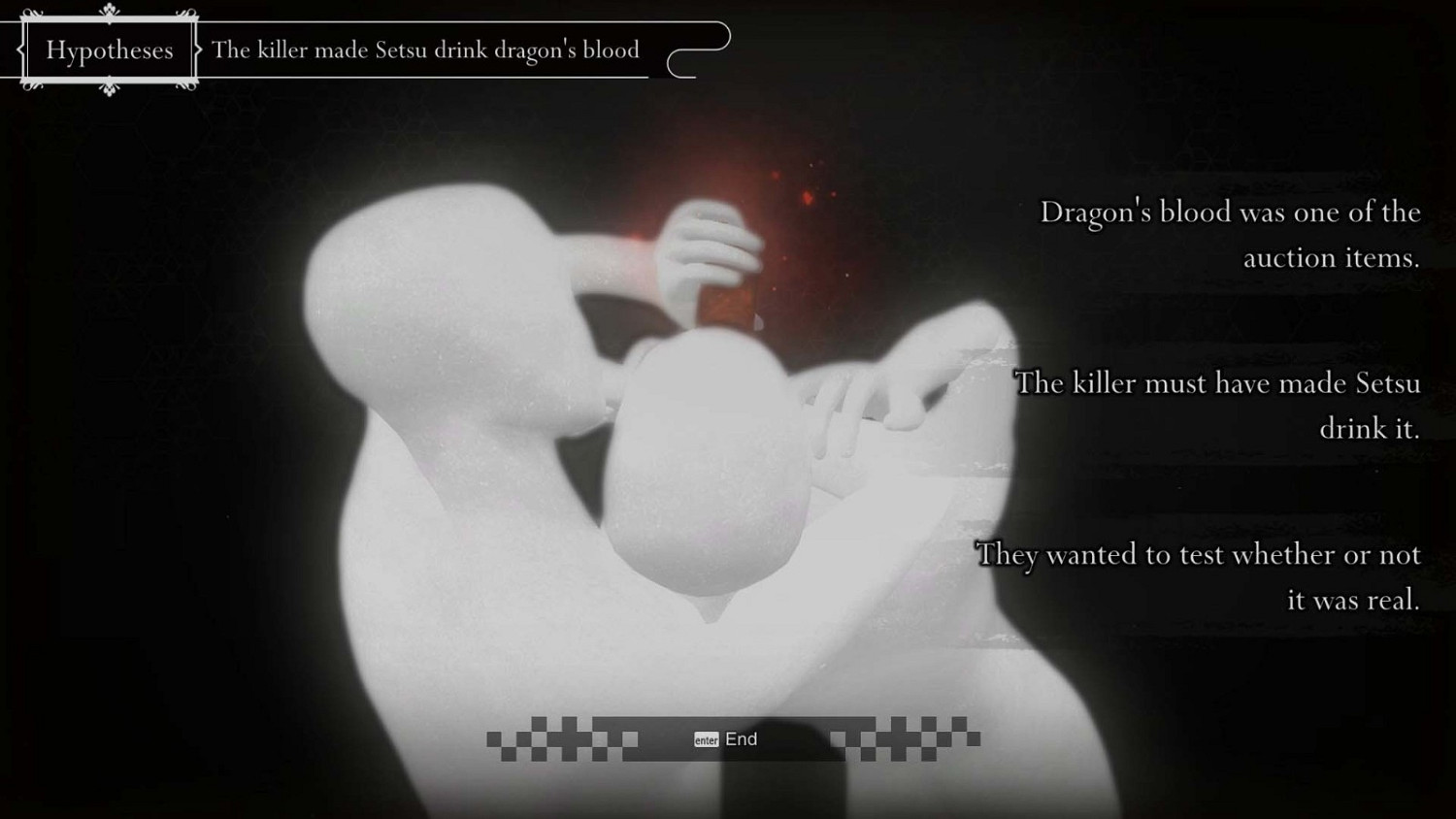Select the title 'The killer made Setsu drink dragon's blood'

click(425, 49)
